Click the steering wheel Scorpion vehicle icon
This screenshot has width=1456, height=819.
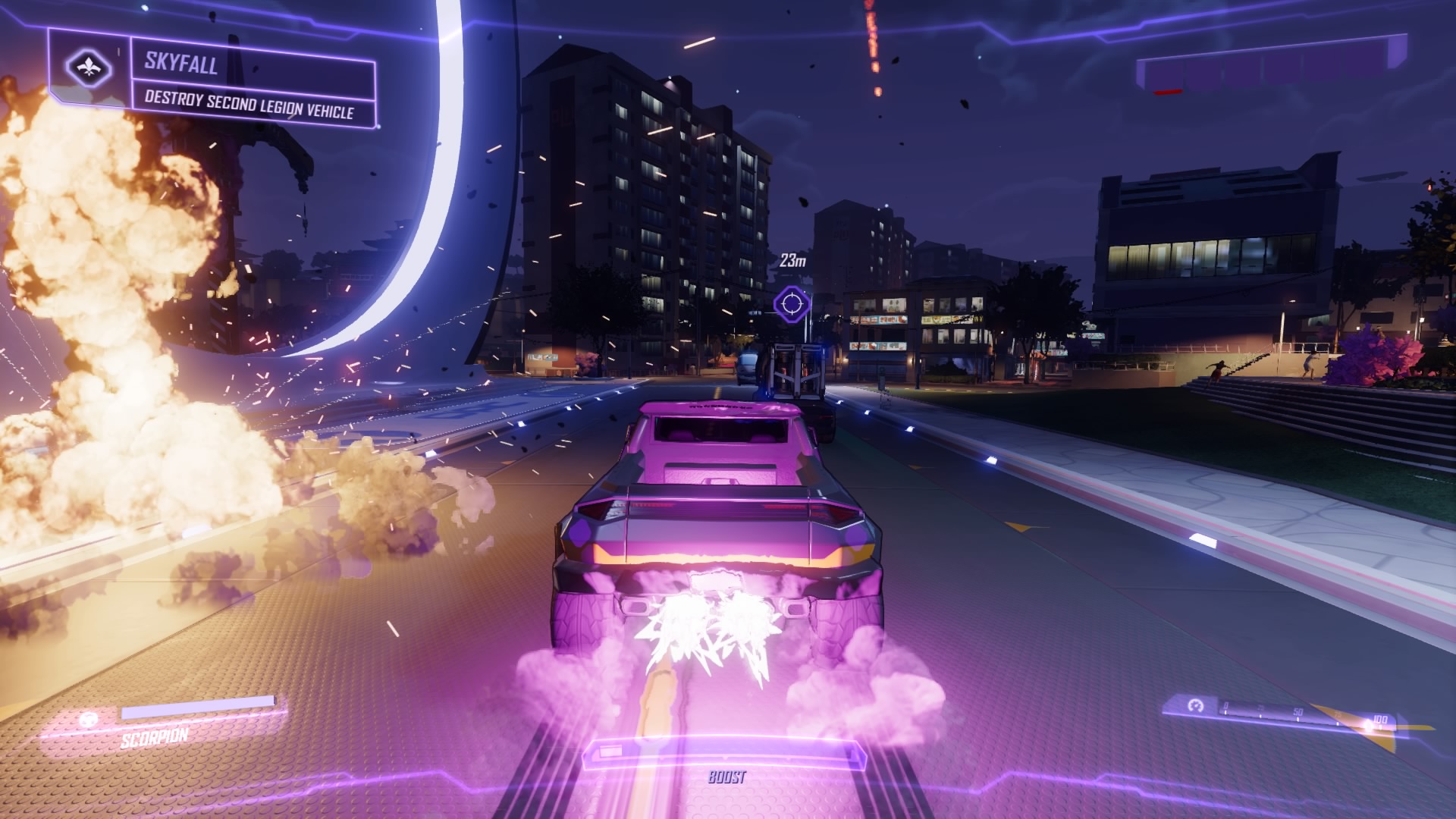[89, 718]
